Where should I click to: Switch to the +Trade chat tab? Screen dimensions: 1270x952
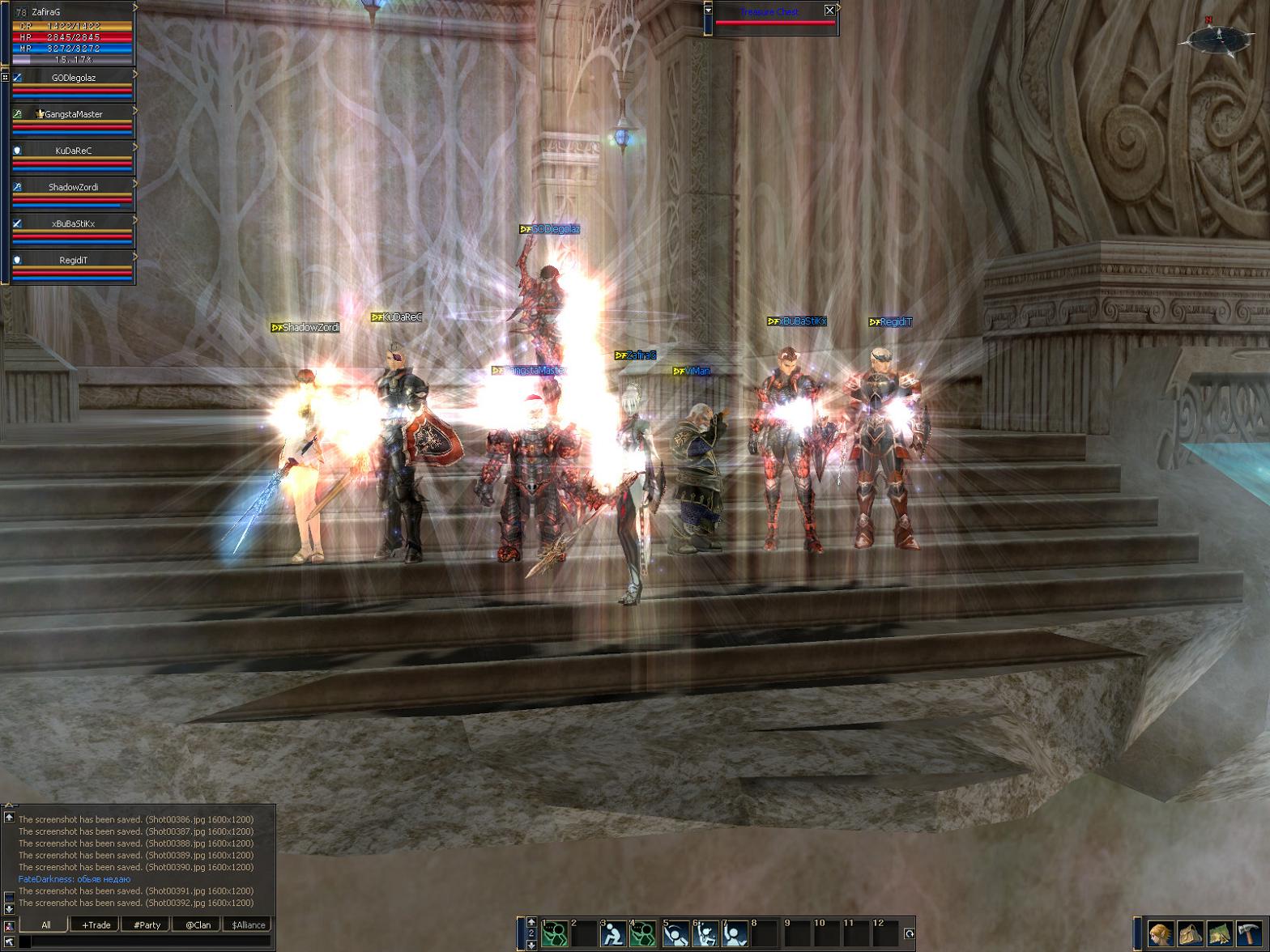96,924
